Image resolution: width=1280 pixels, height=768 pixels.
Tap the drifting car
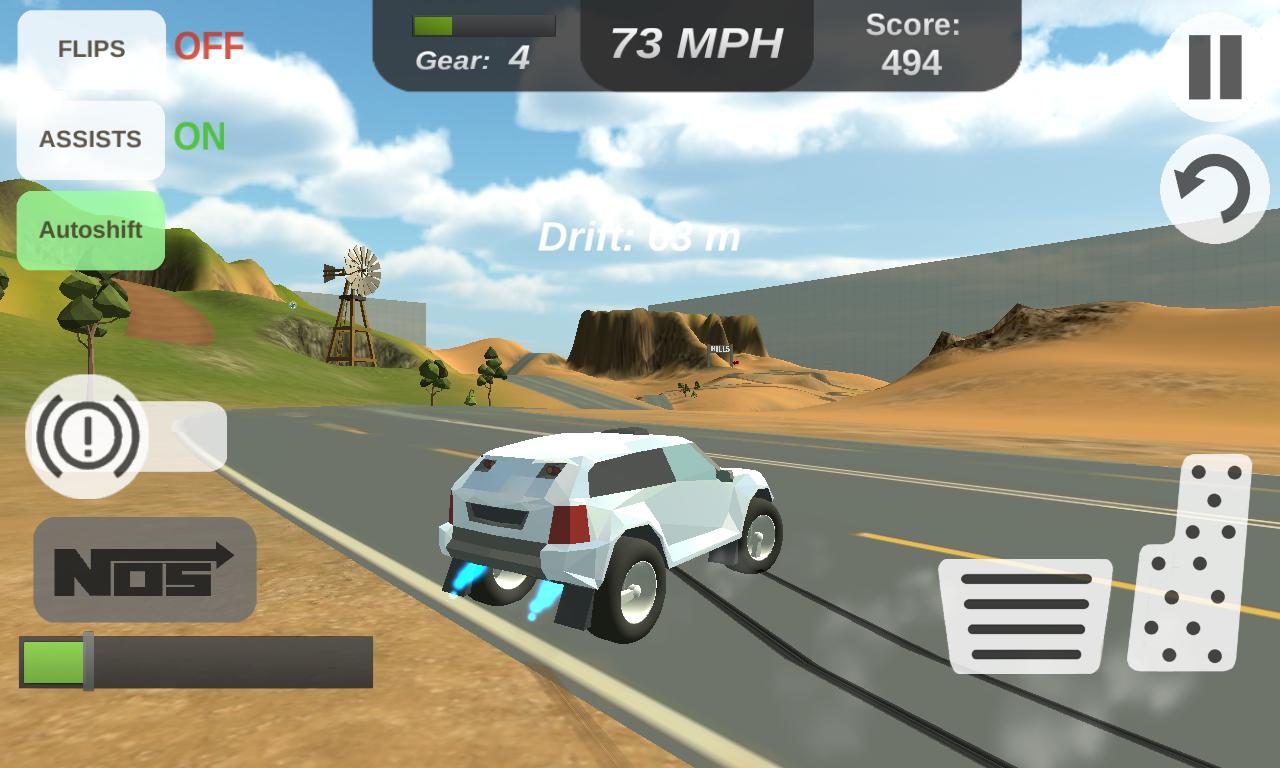610,520
